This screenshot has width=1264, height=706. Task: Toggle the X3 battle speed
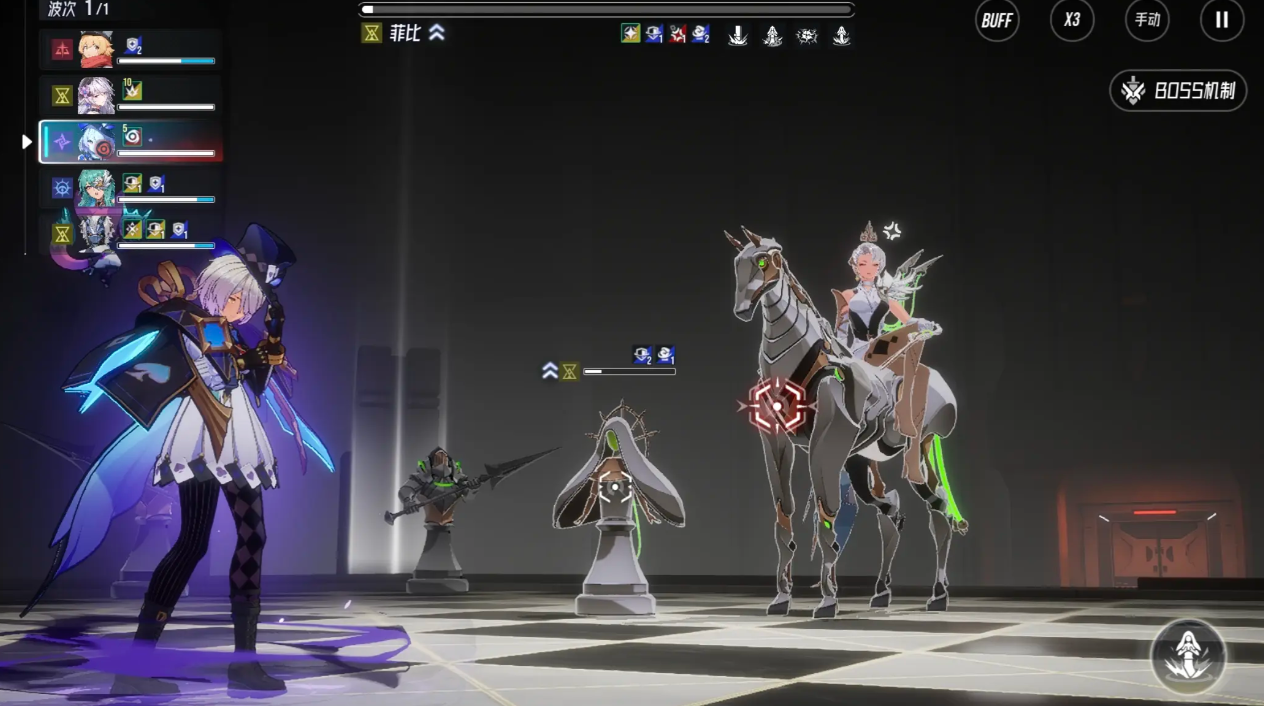coord(1072,20)
